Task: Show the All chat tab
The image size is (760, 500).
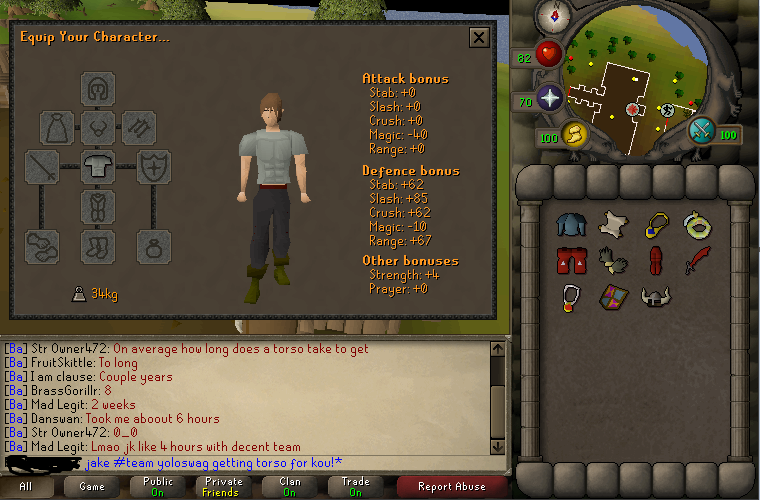Action: (x=25, y=487)
